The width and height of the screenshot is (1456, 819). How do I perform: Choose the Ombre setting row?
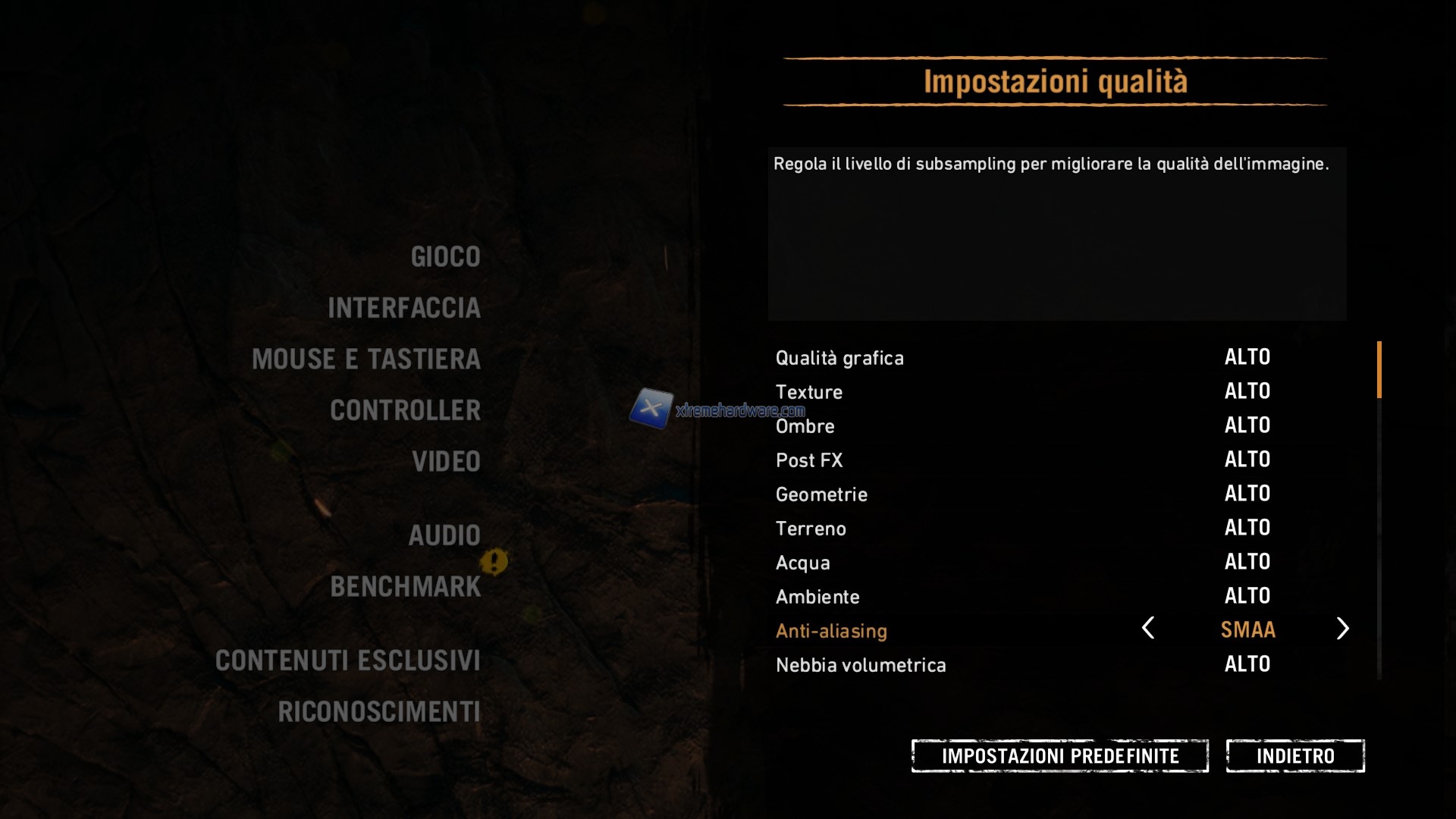[x=805, y=426]
